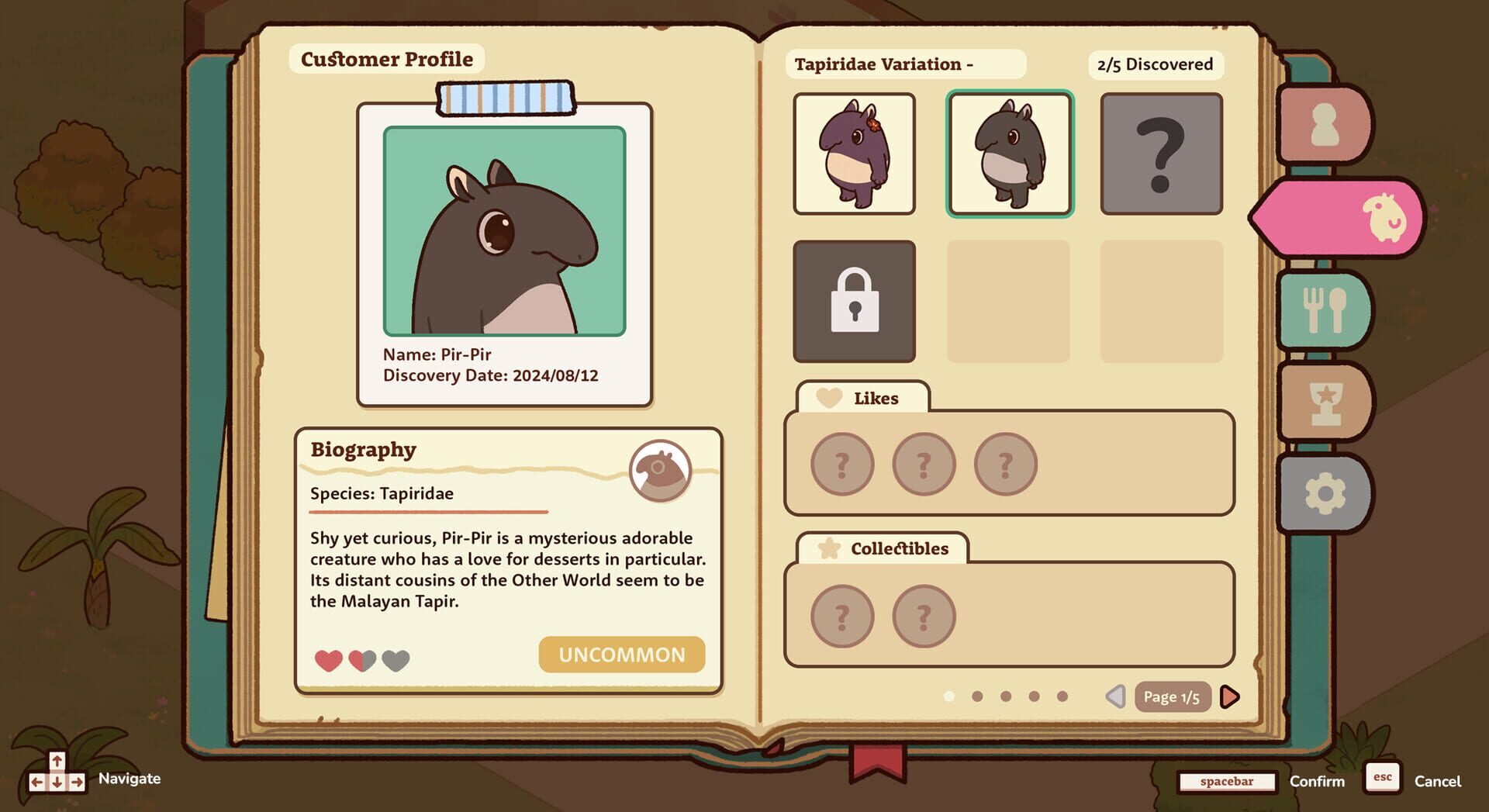Image resolution: width=1489 pixels, height=812 pixels.
Task: Cancel using the esc button
Action: (1381, 778)
